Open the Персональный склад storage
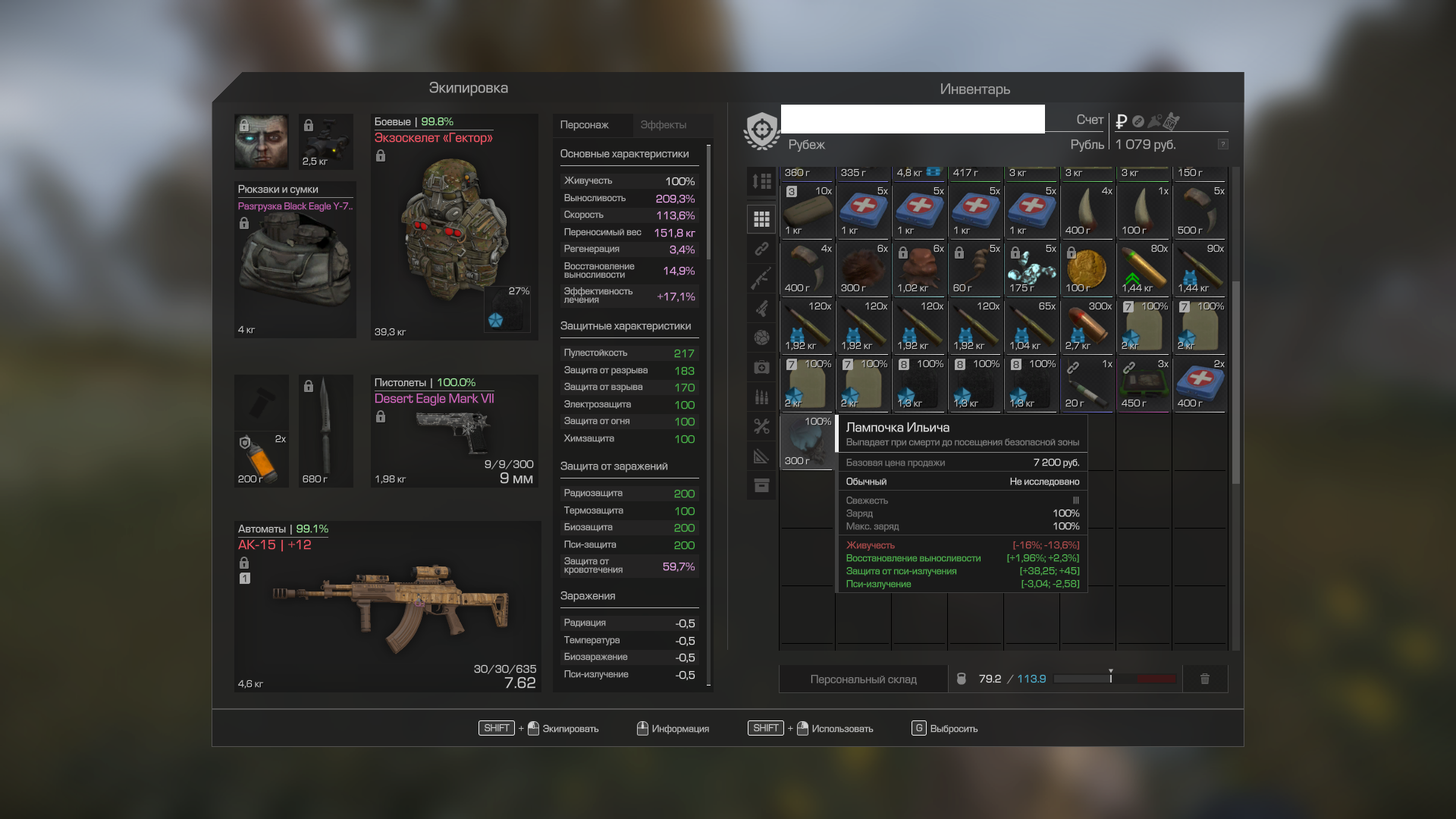Viewport: 1456px width, 819px height. point(863,679)
